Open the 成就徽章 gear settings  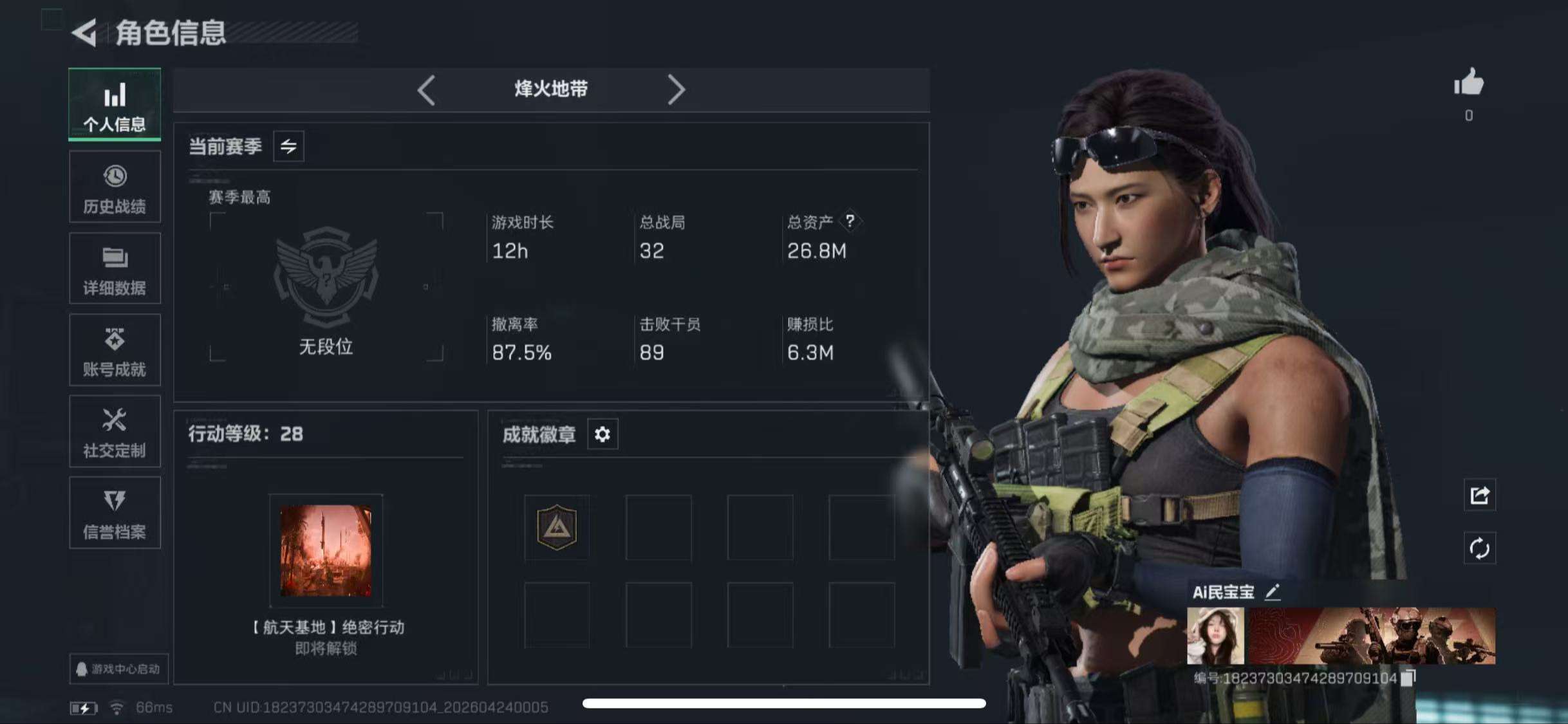pos(602,434)
